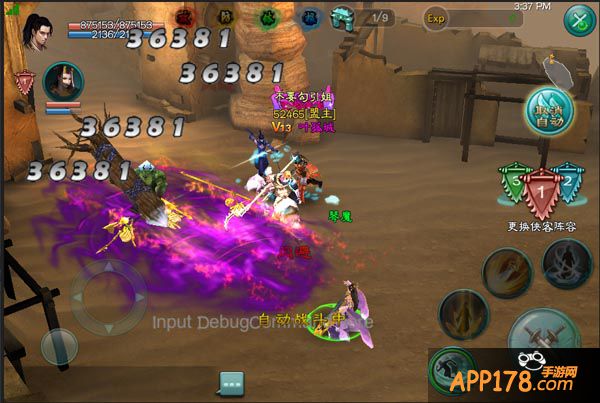The image size is (600, 403).
Task: Open the chat speech bubble
Action: tap(232, 383)
